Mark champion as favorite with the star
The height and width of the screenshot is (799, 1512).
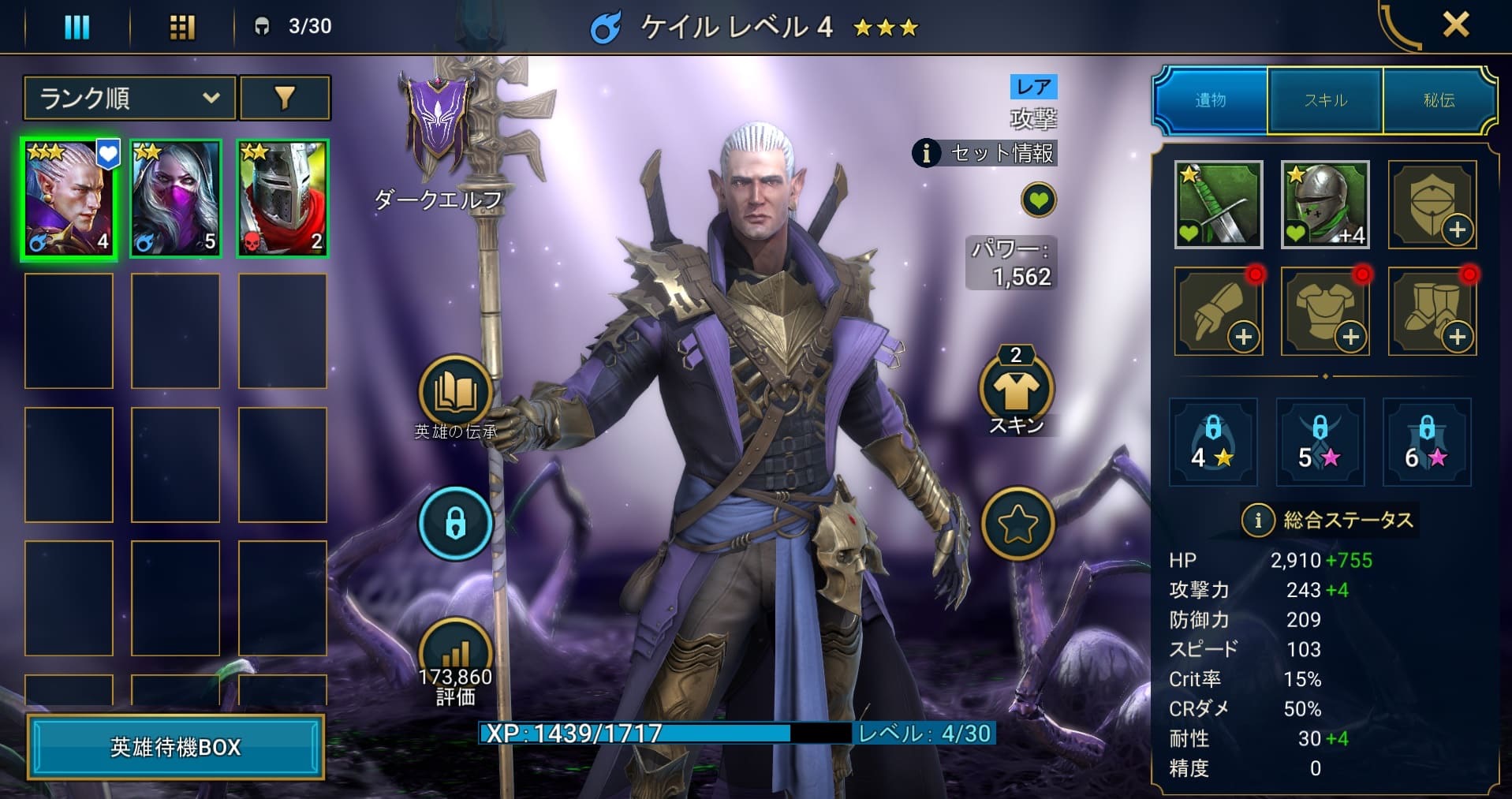click(1017, 523)
